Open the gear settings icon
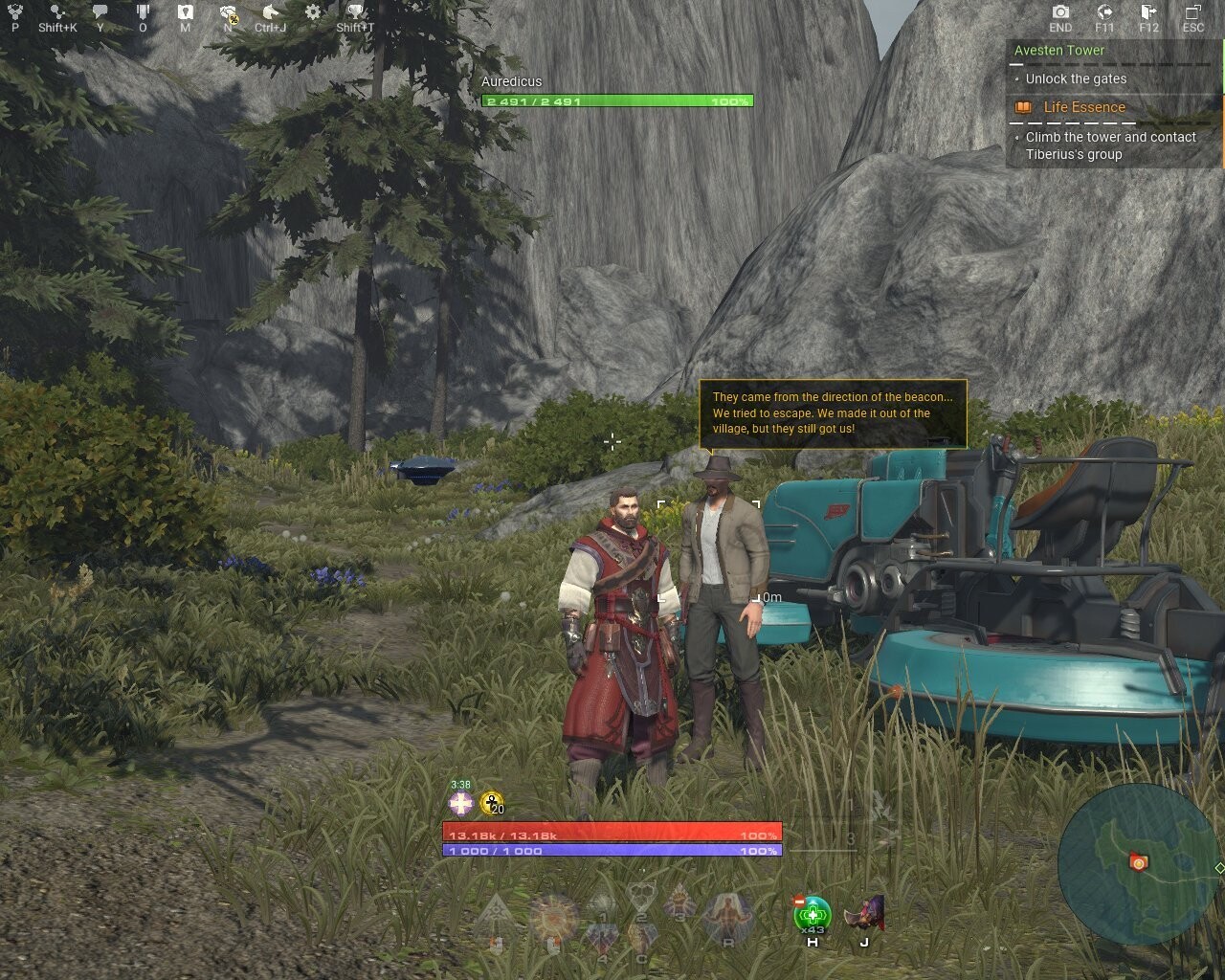This screenshot has height=980, width=1225. [313, 12]
